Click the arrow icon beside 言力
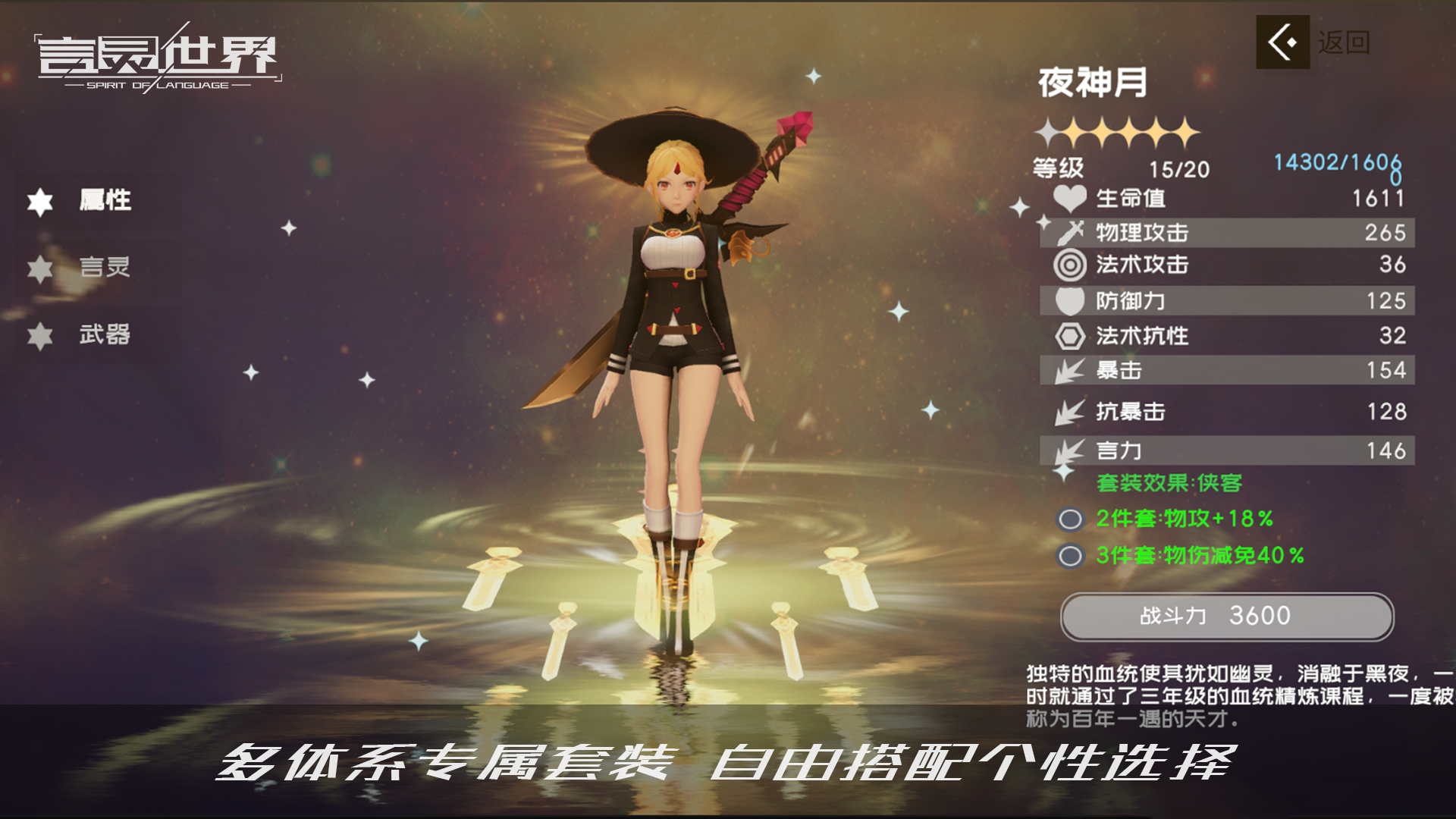The width and height of the screenshot is (1456, 819). click(1068, 450)
